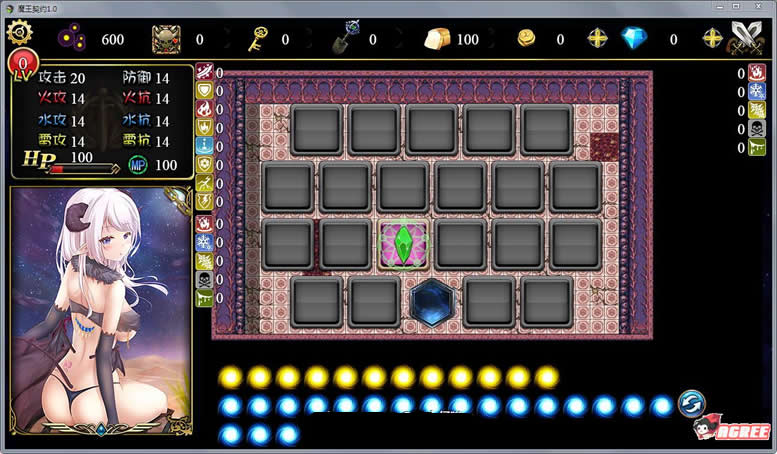Viewport: 777px width, 454px height.
Task: Click the gold plus beside the coin counter
Action: pos(598,39)
